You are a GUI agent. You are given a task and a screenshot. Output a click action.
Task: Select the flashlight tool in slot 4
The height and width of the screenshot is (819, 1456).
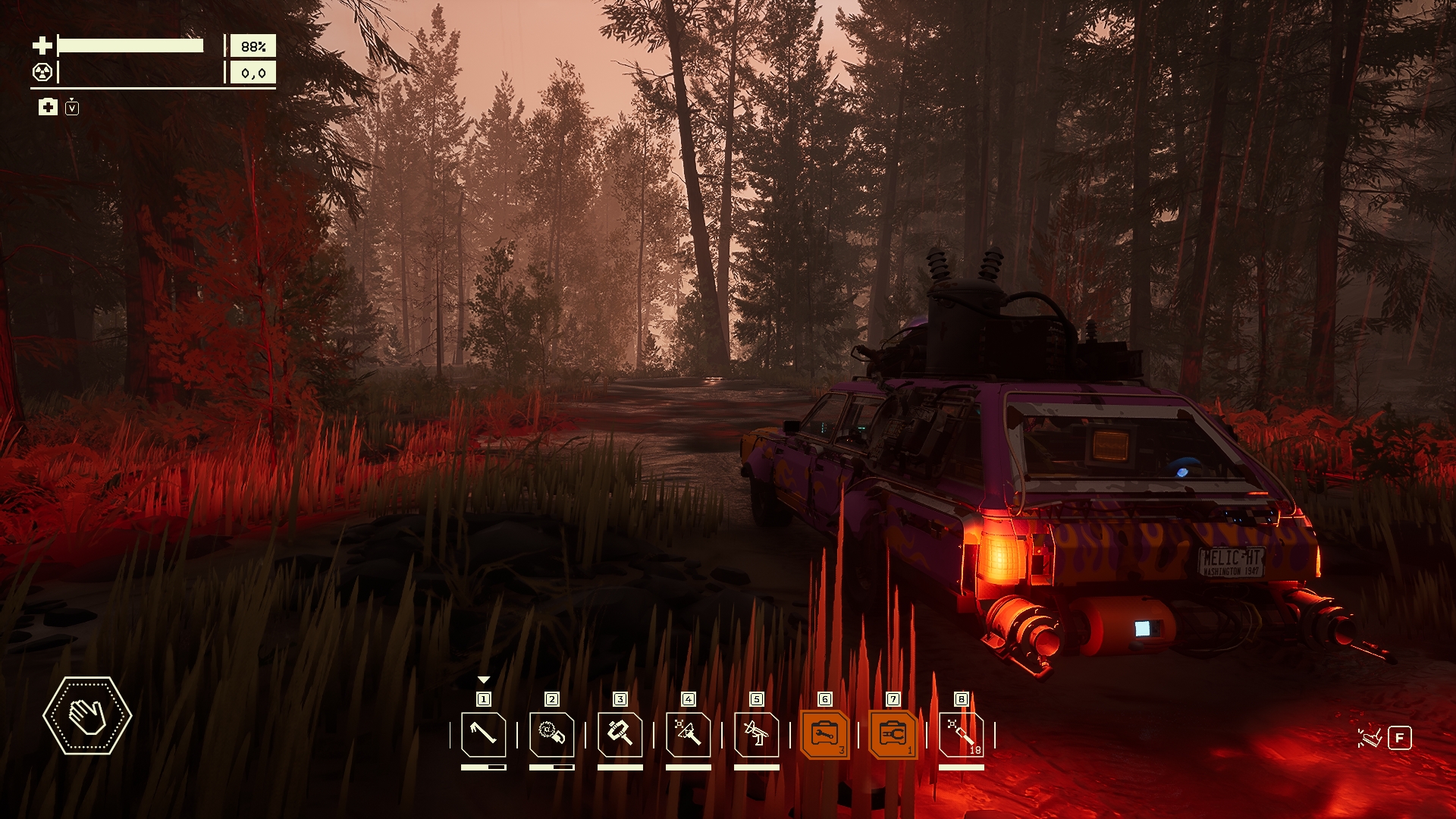pyautogui.click(x=688, y=734)
